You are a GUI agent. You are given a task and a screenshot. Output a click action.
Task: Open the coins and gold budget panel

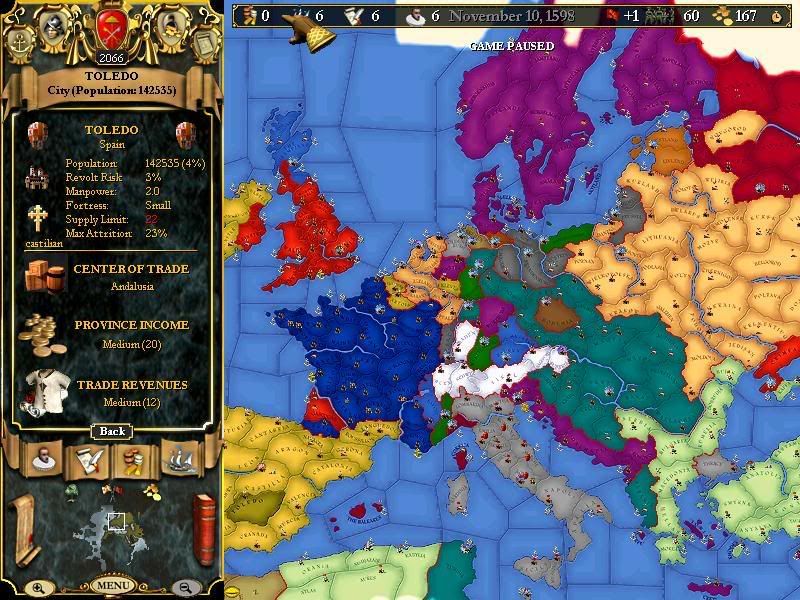pos(134,459)
